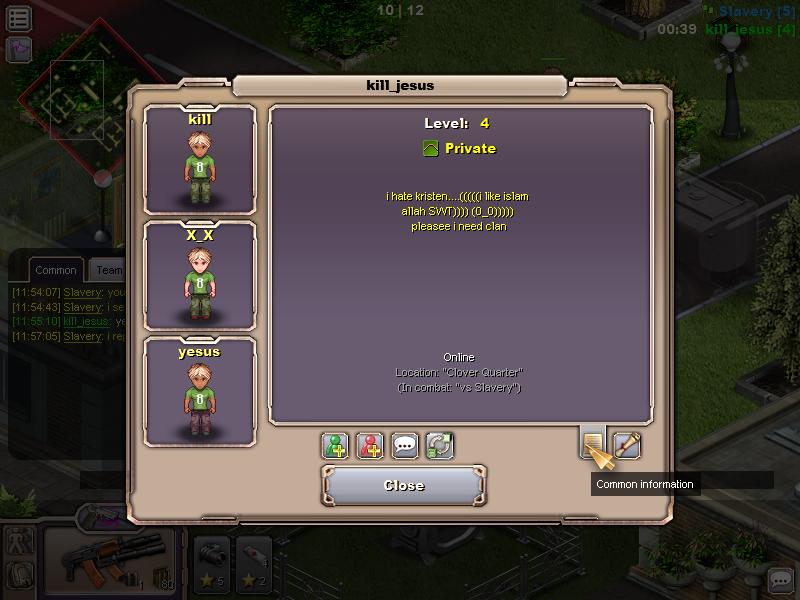
Task: Switch to the Team chat tab
Action: (108, 270)
